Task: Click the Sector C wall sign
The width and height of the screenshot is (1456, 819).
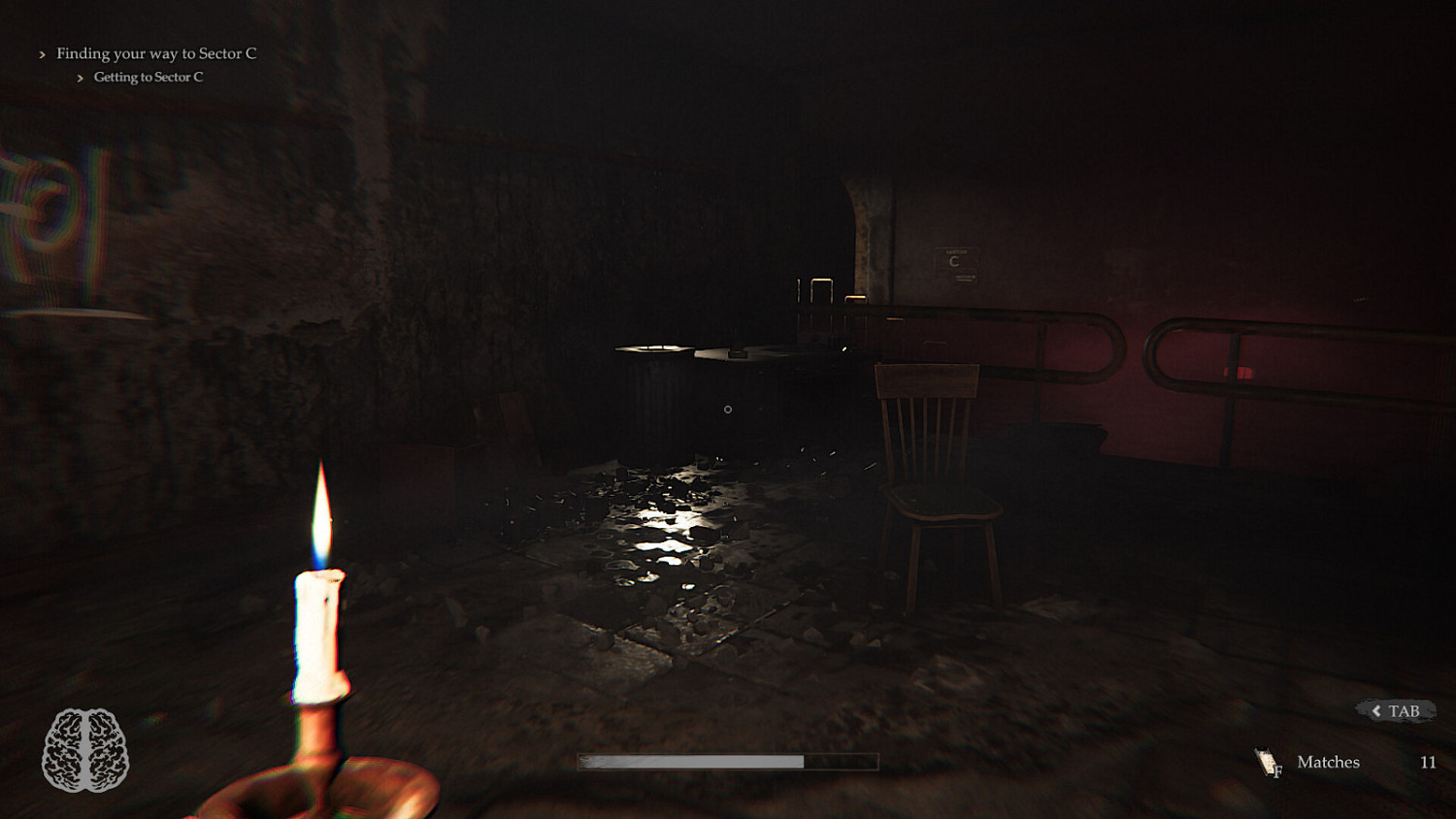Action: 955,265
